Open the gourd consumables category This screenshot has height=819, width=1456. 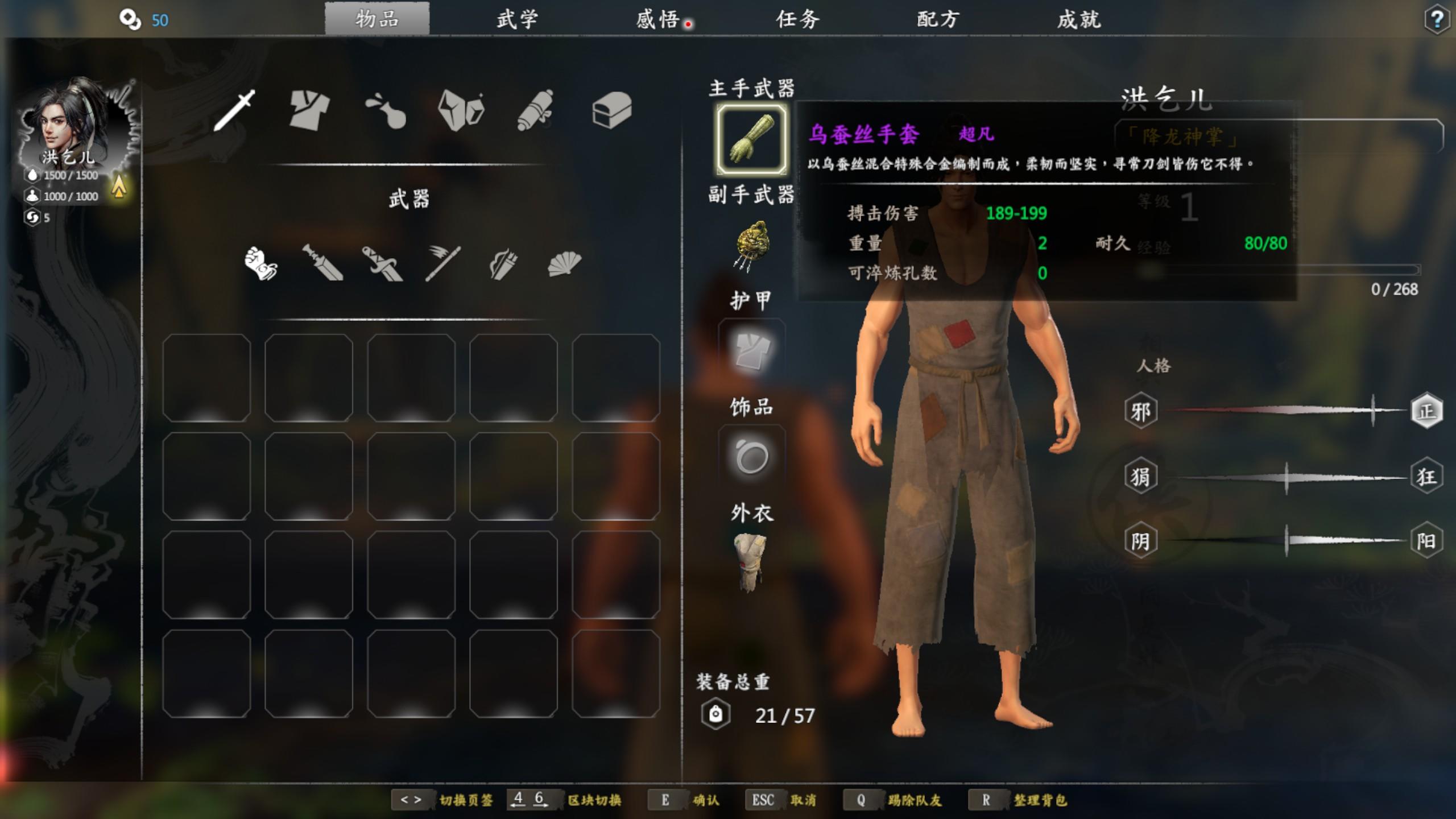pos(386,111)
